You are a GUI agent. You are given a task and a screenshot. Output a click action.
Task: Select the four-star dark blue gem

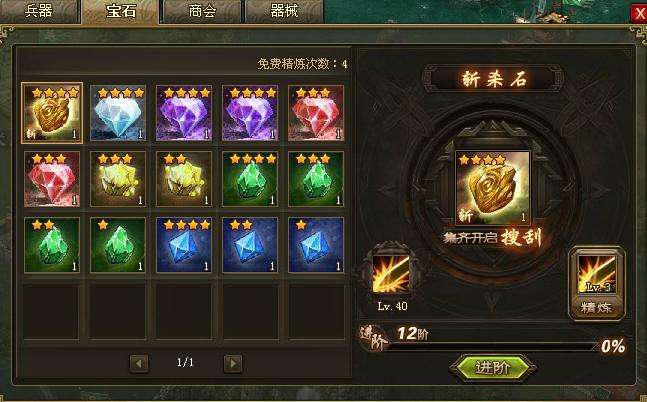[x=184, y=244]
